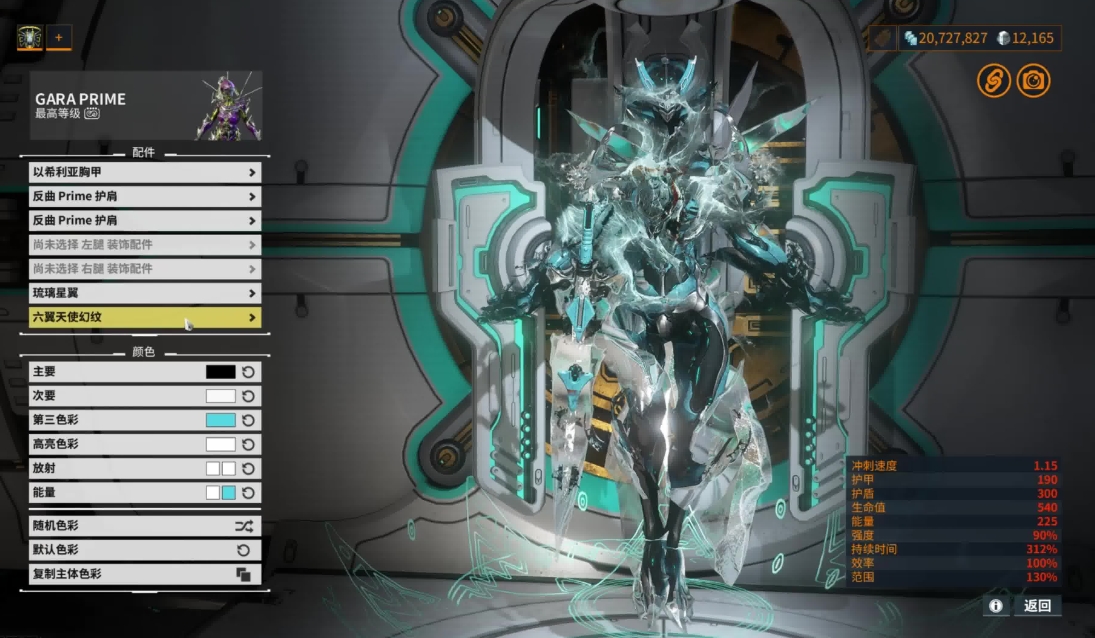Reset the 主要 color to default
1095x638 pixels.
[248, 372]
